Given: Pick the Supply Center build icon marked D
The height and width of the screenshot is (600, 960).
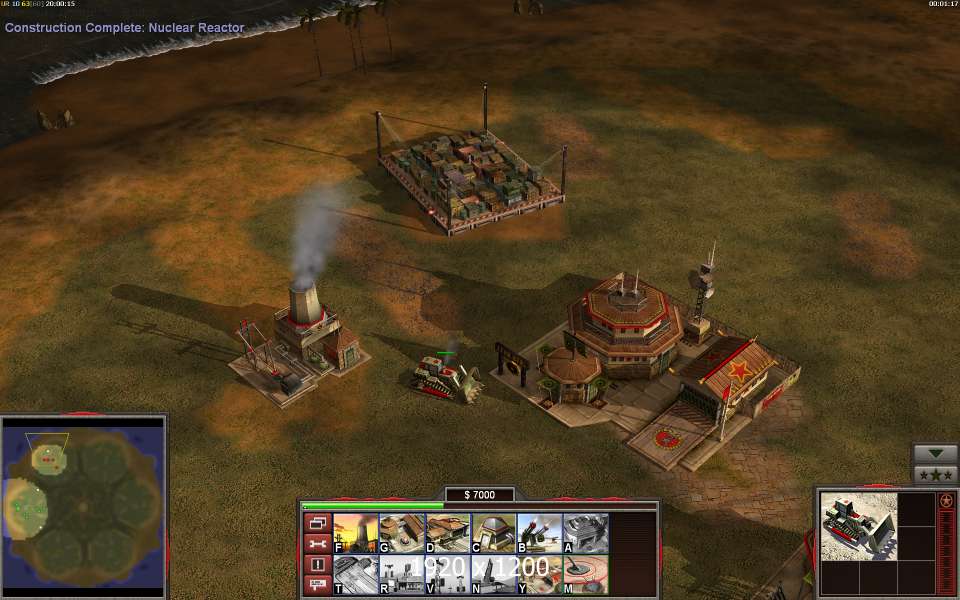Looking at the screenshot, I should pos(448,534).
